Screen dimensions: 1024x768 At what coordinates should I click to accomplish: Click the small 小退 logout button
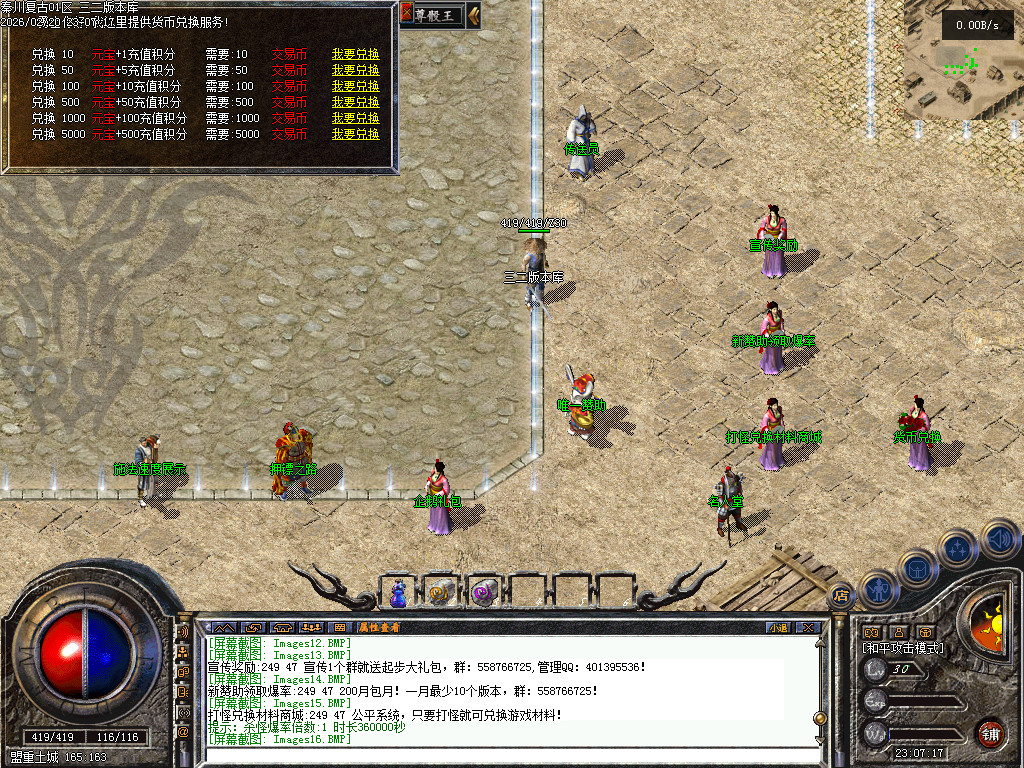pos(778,628)
